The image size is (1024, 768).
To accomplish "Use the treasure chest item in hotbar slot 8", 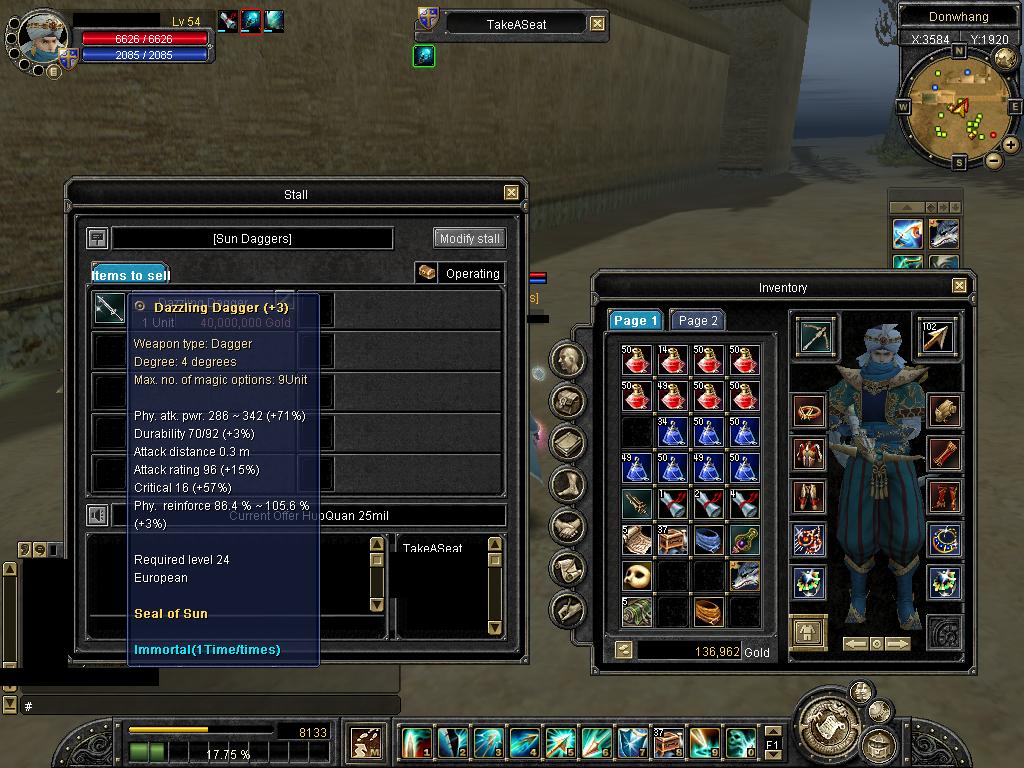I will click(667, 742).
